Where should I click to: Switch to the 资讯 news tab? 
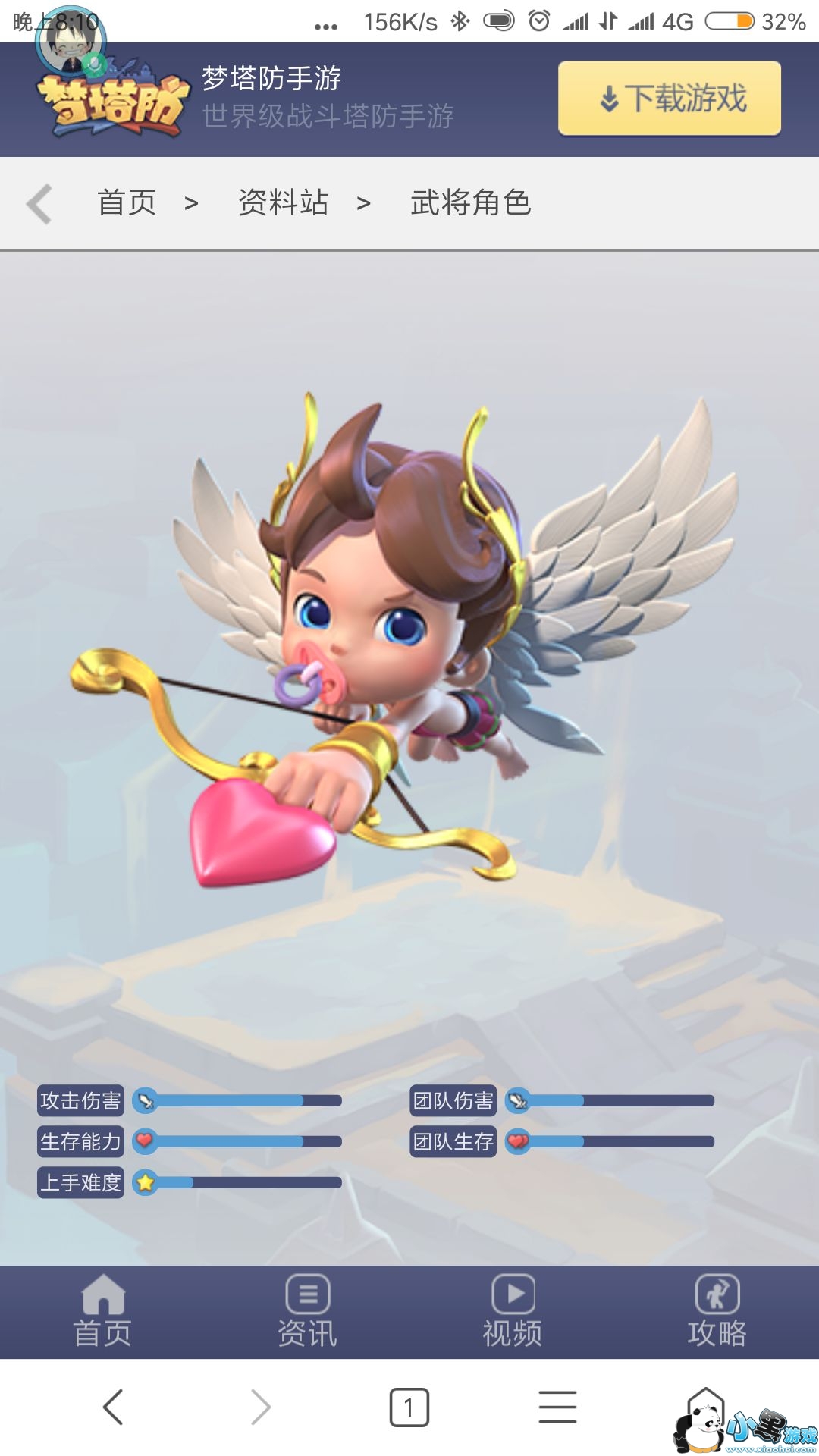pyautogui.click(x=307, y=1312)
